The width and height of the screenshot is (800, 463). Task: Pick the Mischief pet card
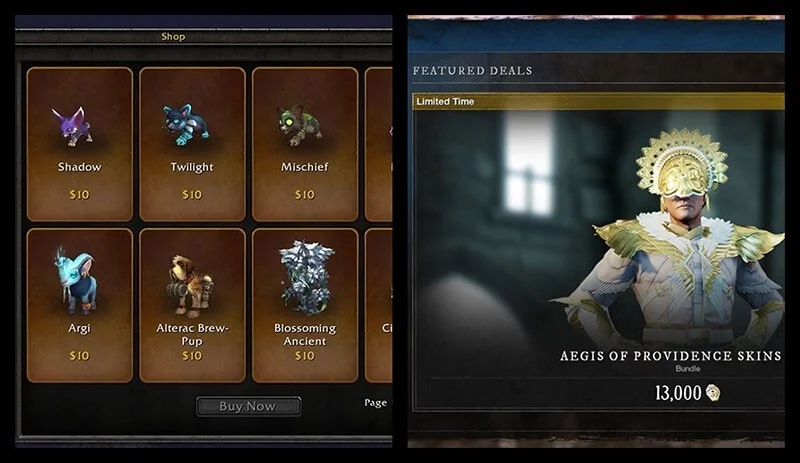[x=304, y=144]
